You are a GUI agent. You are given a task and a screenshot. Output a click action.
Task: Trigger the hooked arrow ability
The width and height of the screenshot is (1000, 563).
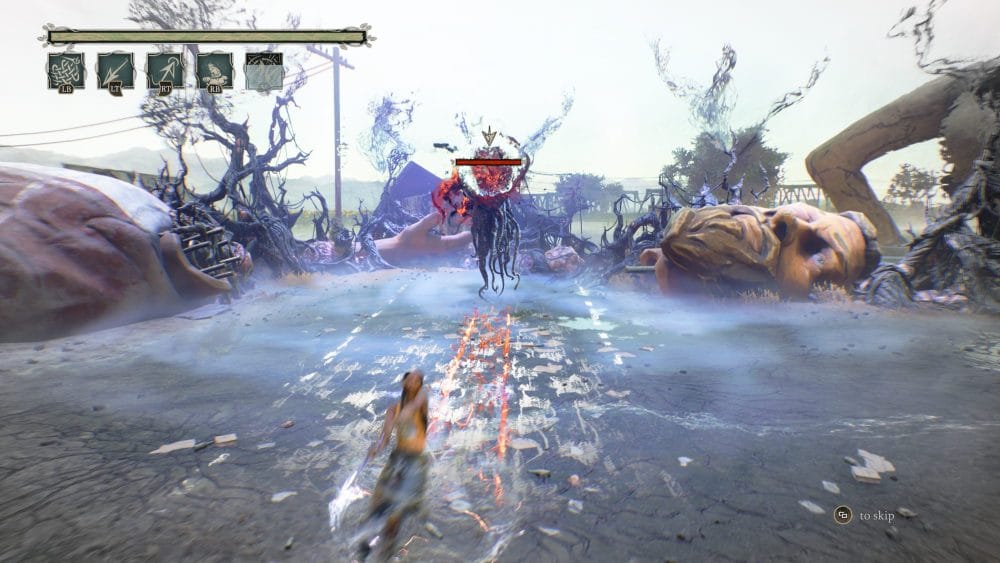(164, 71)
